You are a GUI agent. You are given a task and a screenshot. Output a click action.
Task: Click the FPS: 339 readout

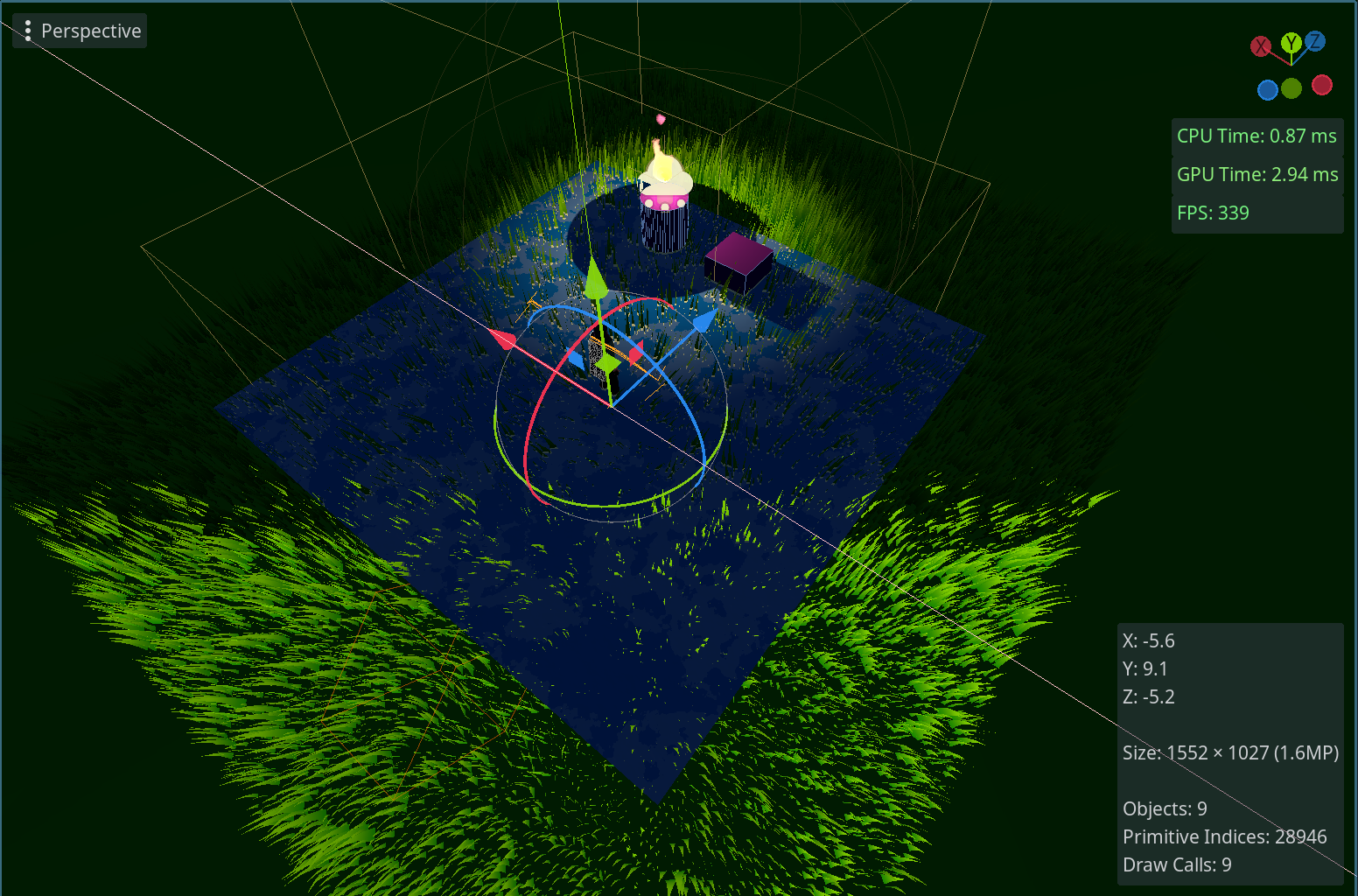pos(1214,213)
